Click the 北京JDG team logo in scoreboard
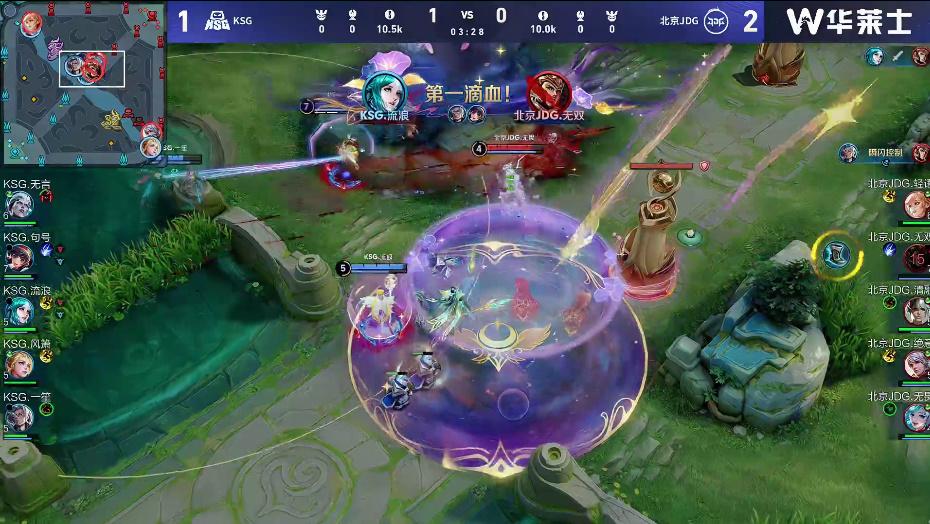This screenshot has width=930, height=524. [x=715, y=21]
